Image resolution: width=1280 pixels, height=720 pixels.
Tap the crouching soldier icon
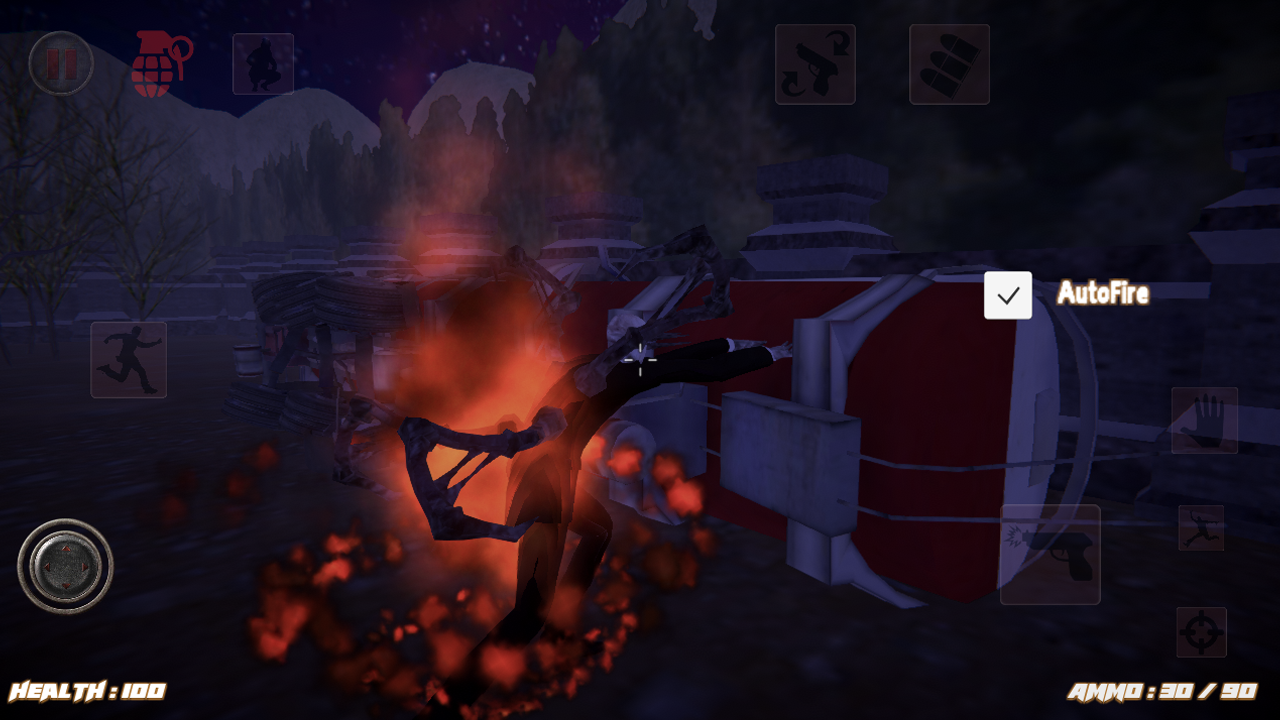(x=262, y=64)
